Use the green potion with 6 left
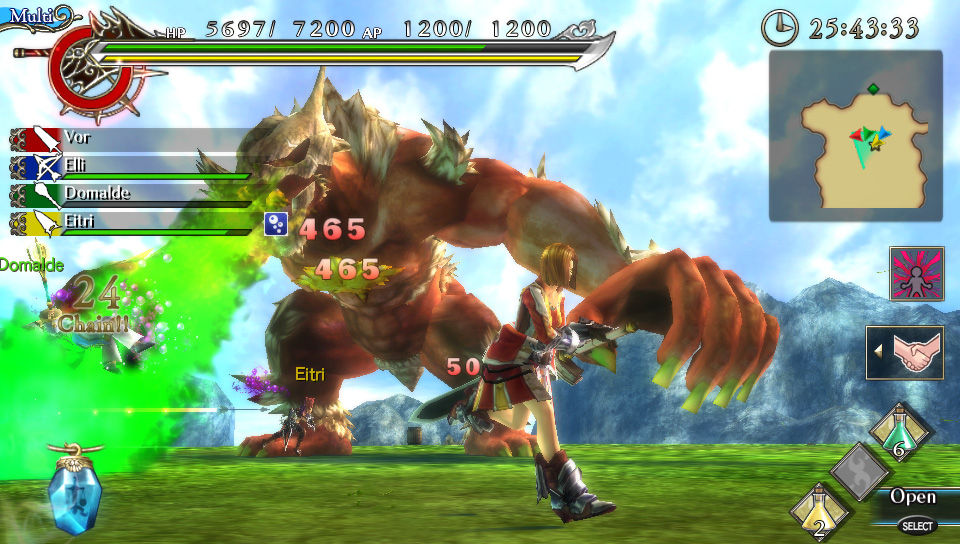 pyautogui.click(x=901, y=431)
